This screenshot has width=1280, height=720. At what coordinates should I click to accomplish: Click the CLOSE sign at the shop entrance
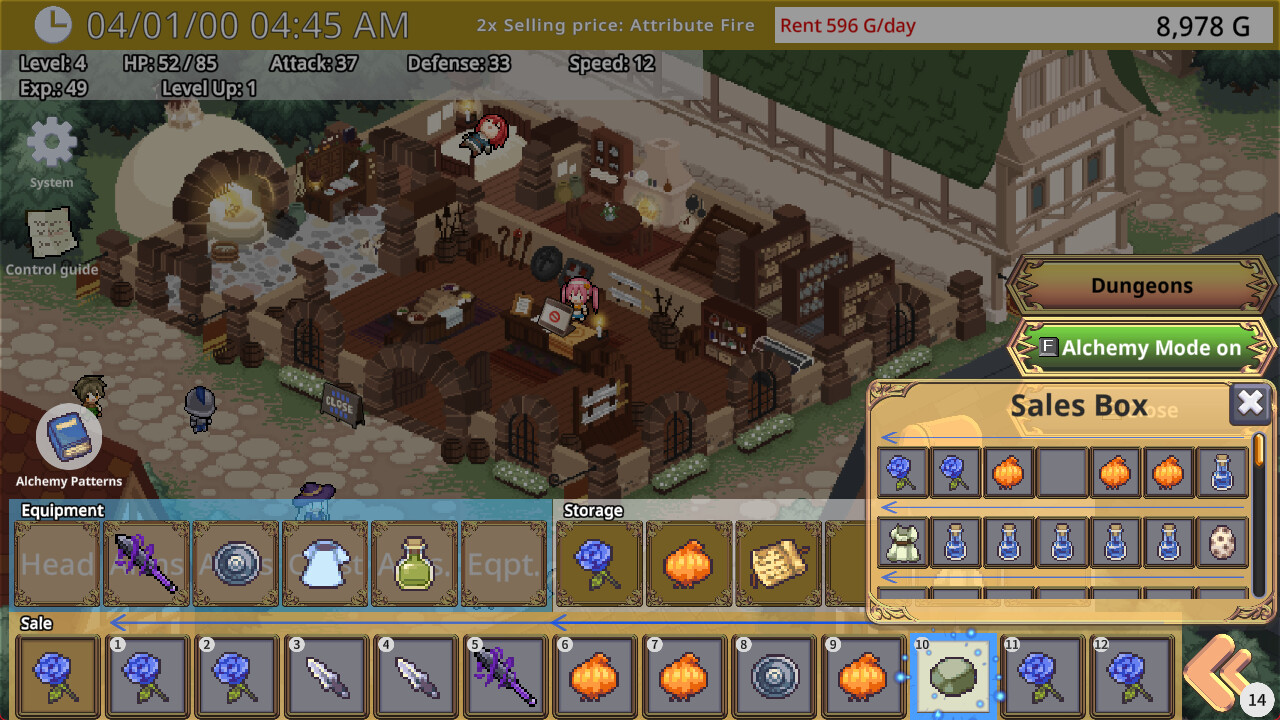click(x=340, y=405)
